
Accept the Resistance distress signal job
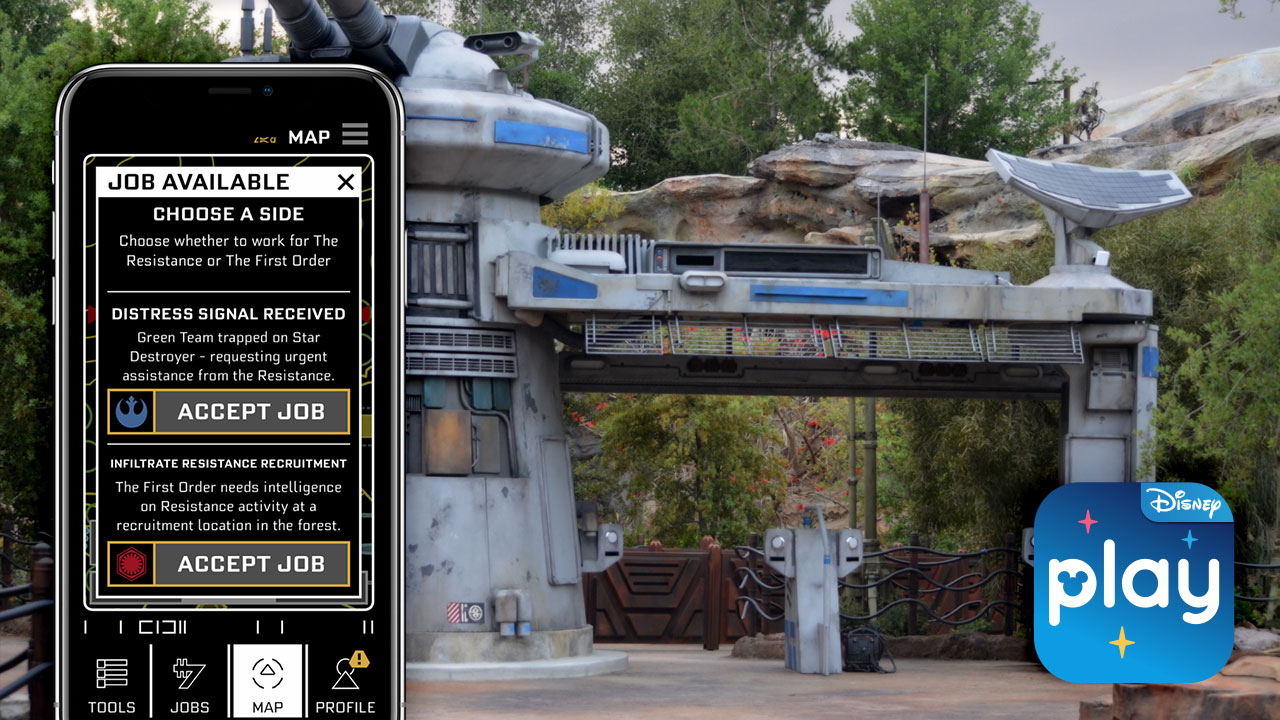click(248, 411)
